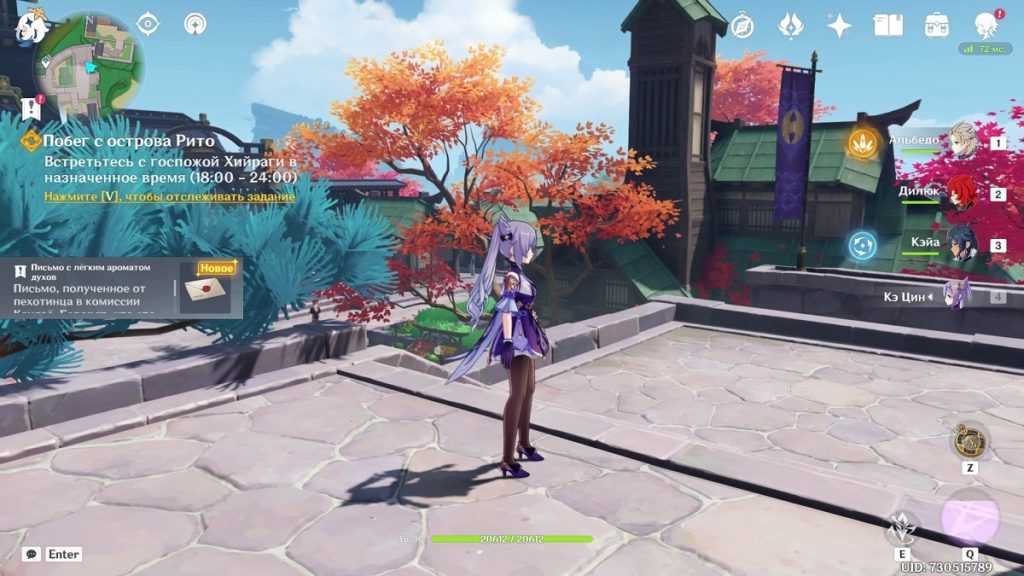Viewport: 1024px width, 576px height.
Task: Open the briefcase icon in the top bar
Action: [x=937, y=25]
